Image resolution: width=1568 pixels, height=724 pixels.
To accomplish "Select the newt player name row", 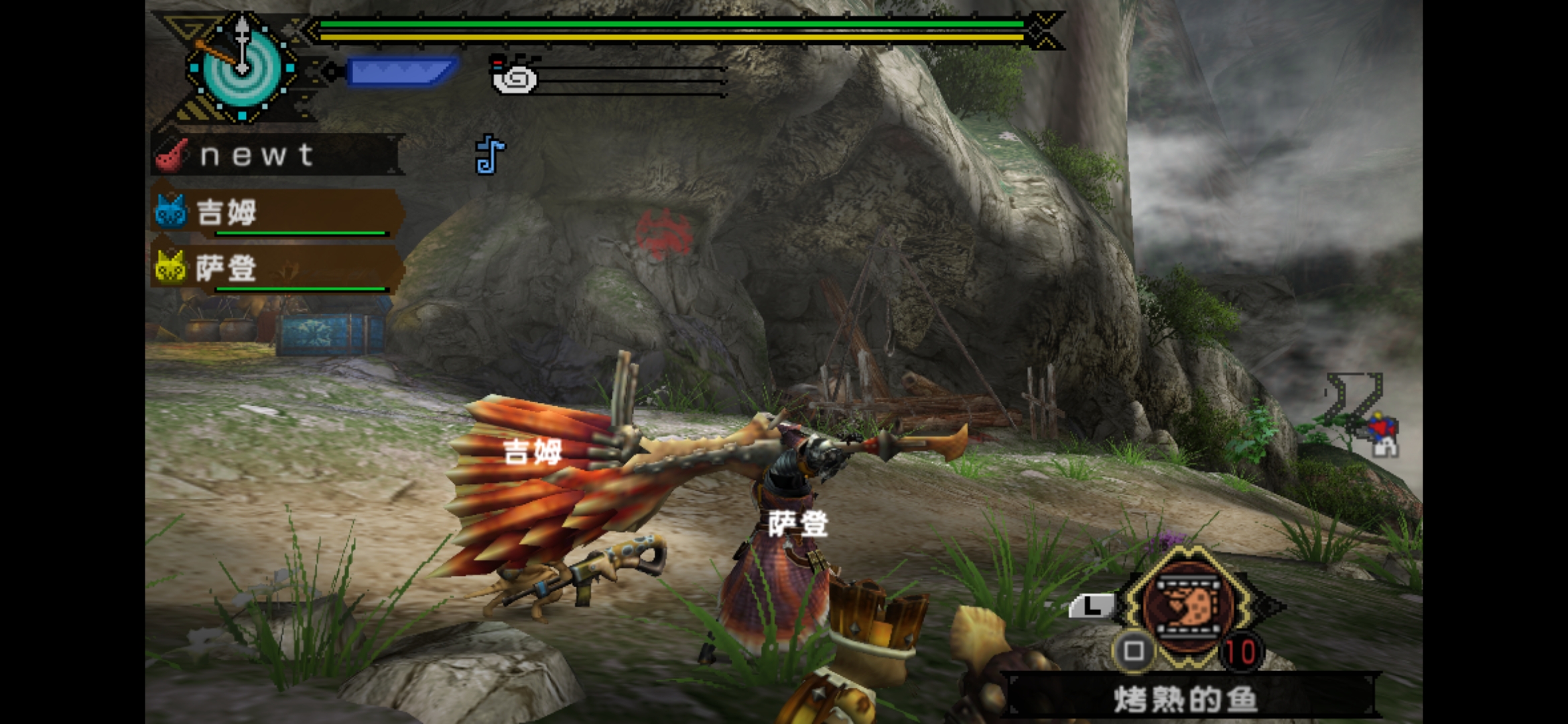I will tap(276, 156).
